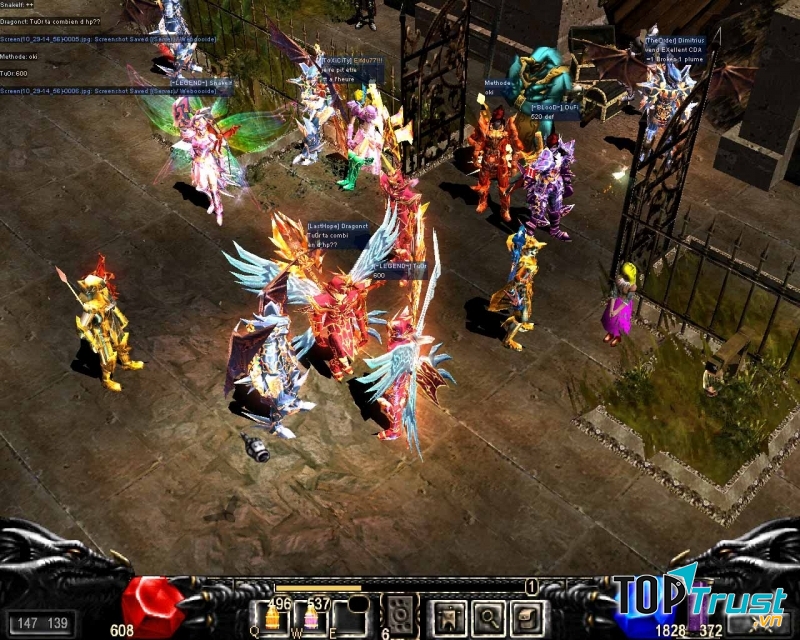Use the pink potion in the W slot
Viewport: 800px width, 640px height.
(x=311, y=619)
